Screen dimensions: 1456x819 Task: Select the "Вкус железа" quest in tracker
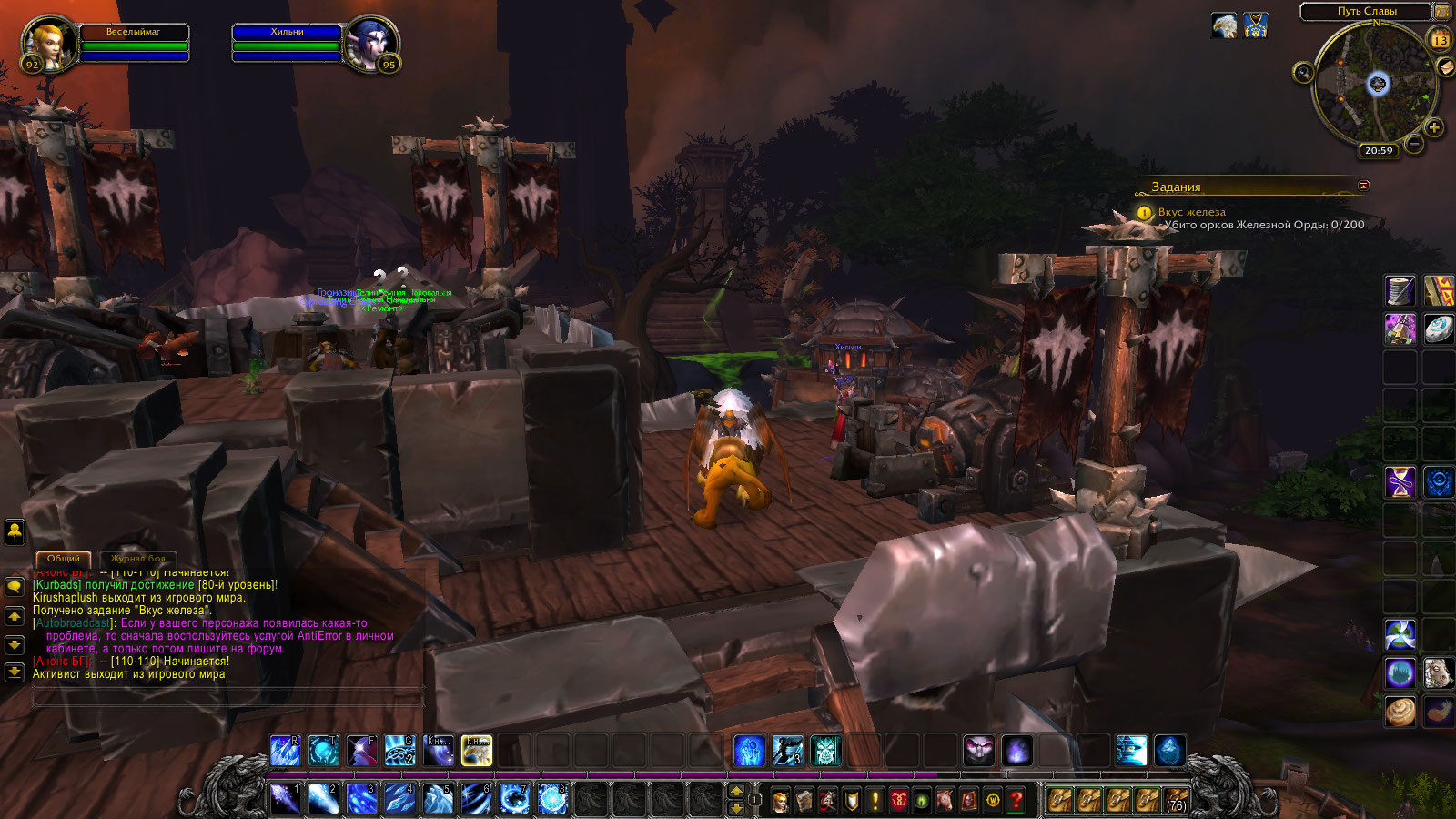point(1191,212)
